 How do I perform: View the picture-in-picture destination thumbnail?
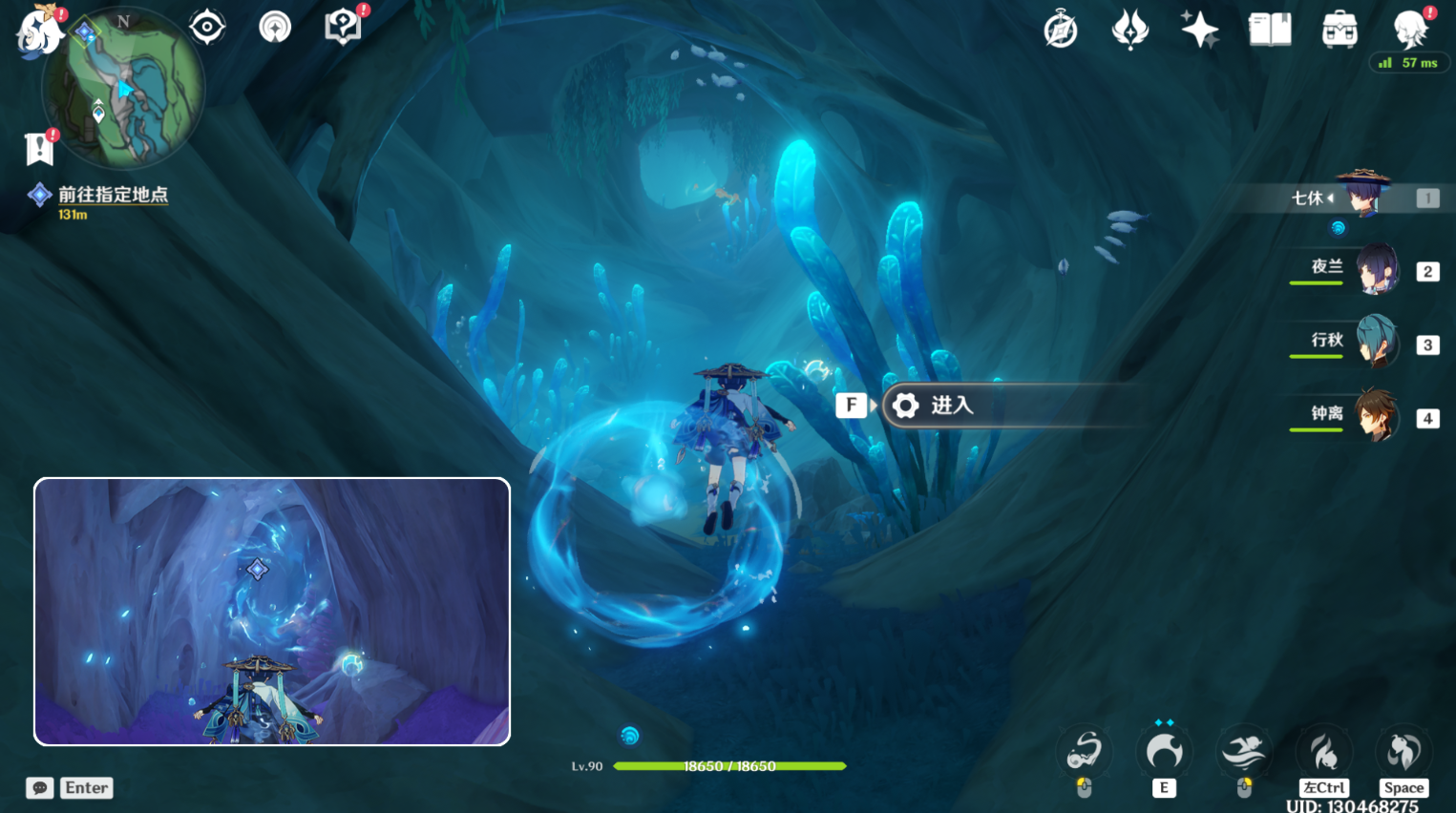tap(272, 612)
